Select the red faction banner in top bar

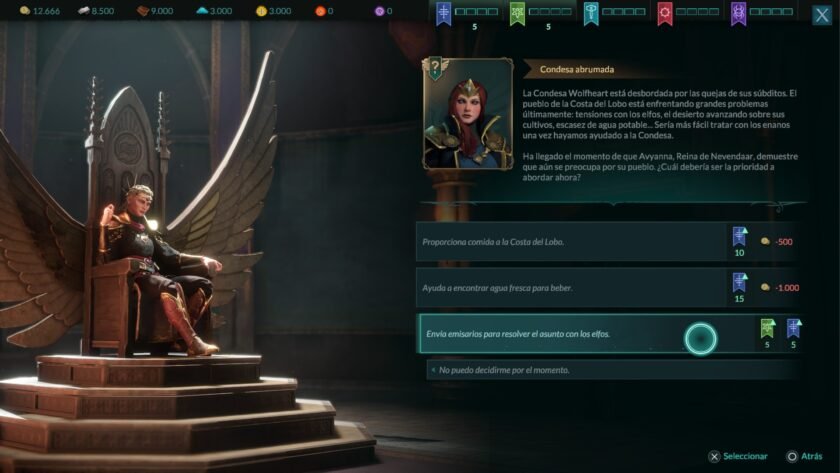point(665,12)
